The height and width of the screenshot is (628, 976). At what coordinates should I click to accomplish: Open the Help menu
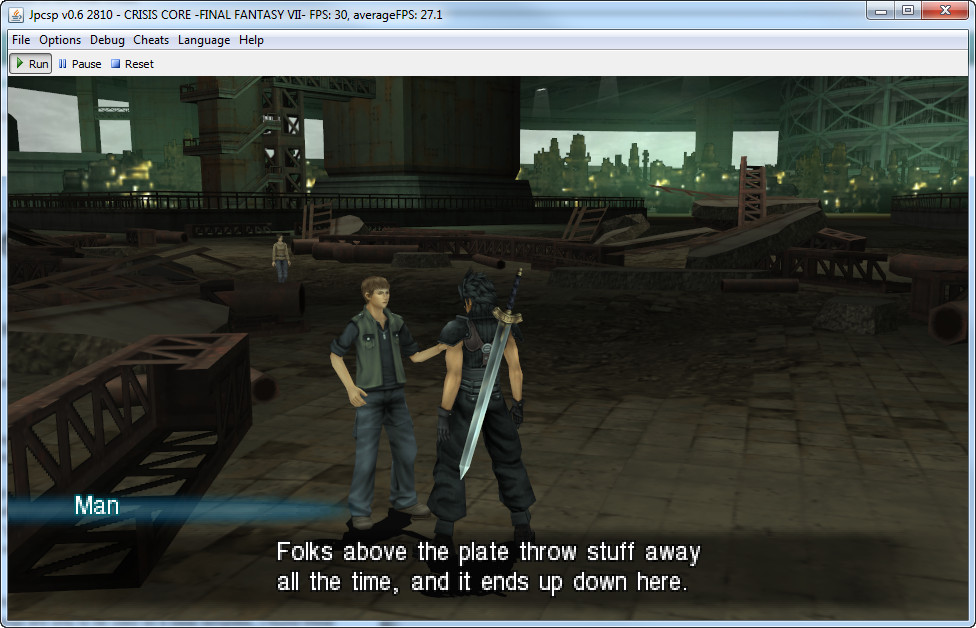click(251, 40)
